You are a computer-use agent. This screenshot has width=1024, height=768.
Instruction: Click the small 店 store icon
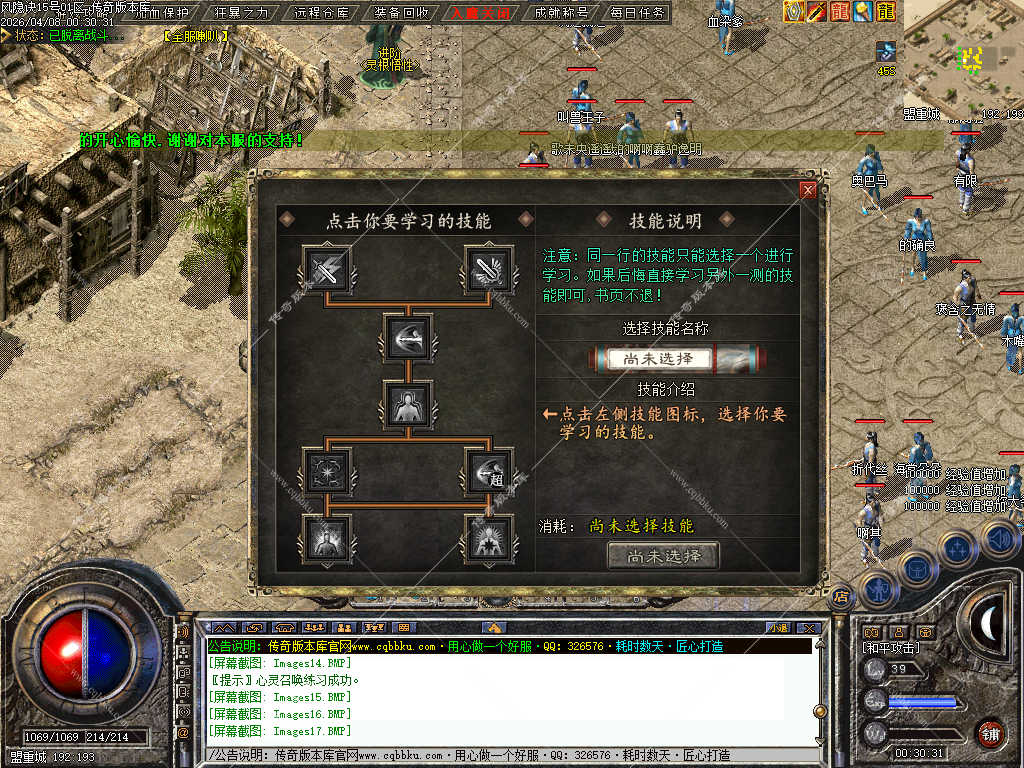point(841,596)
